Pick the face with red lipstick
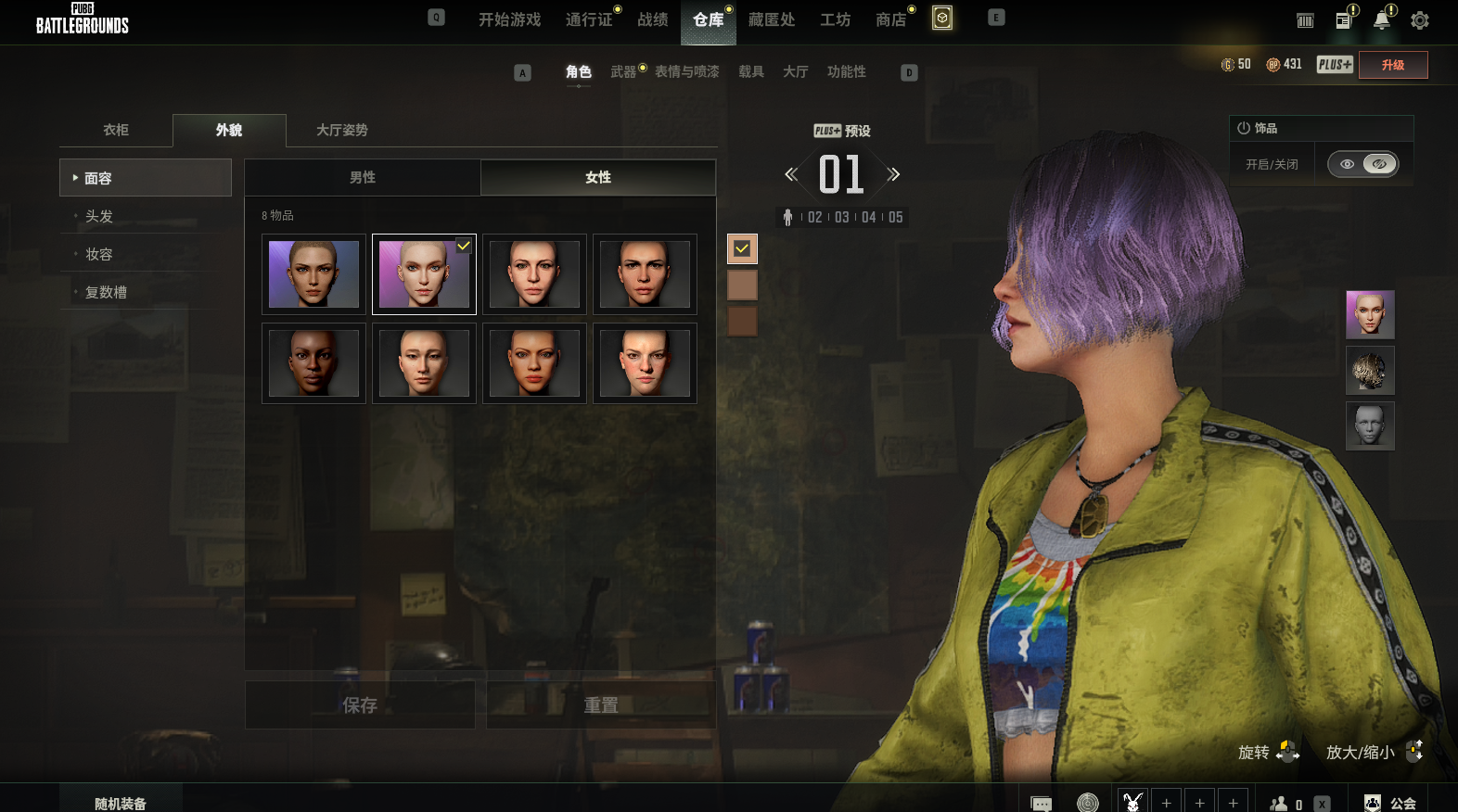Screen dimensions: 1458x812 pos(534,363)
